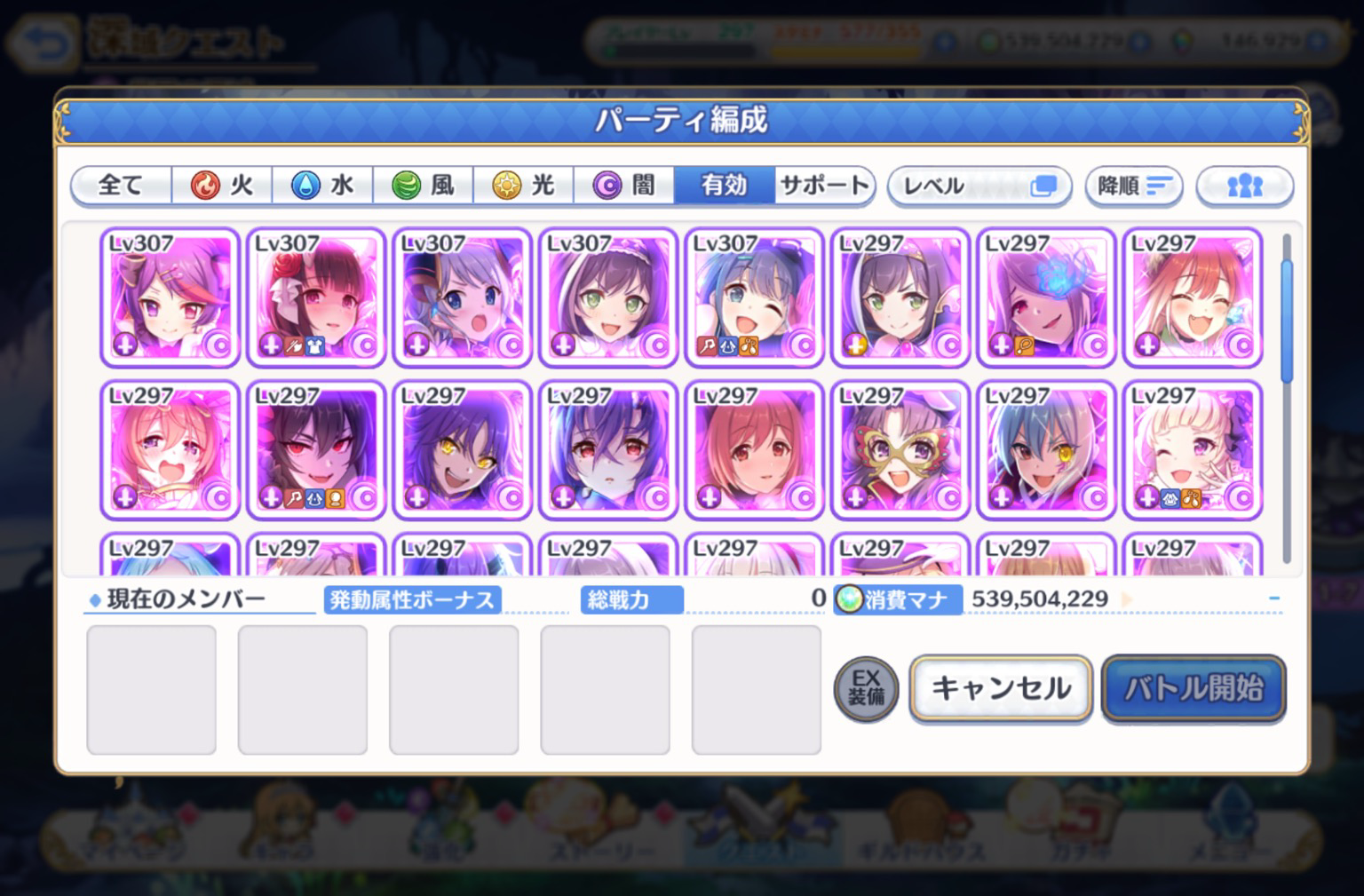Open the 闇 dark element tab

click(623, 186)
